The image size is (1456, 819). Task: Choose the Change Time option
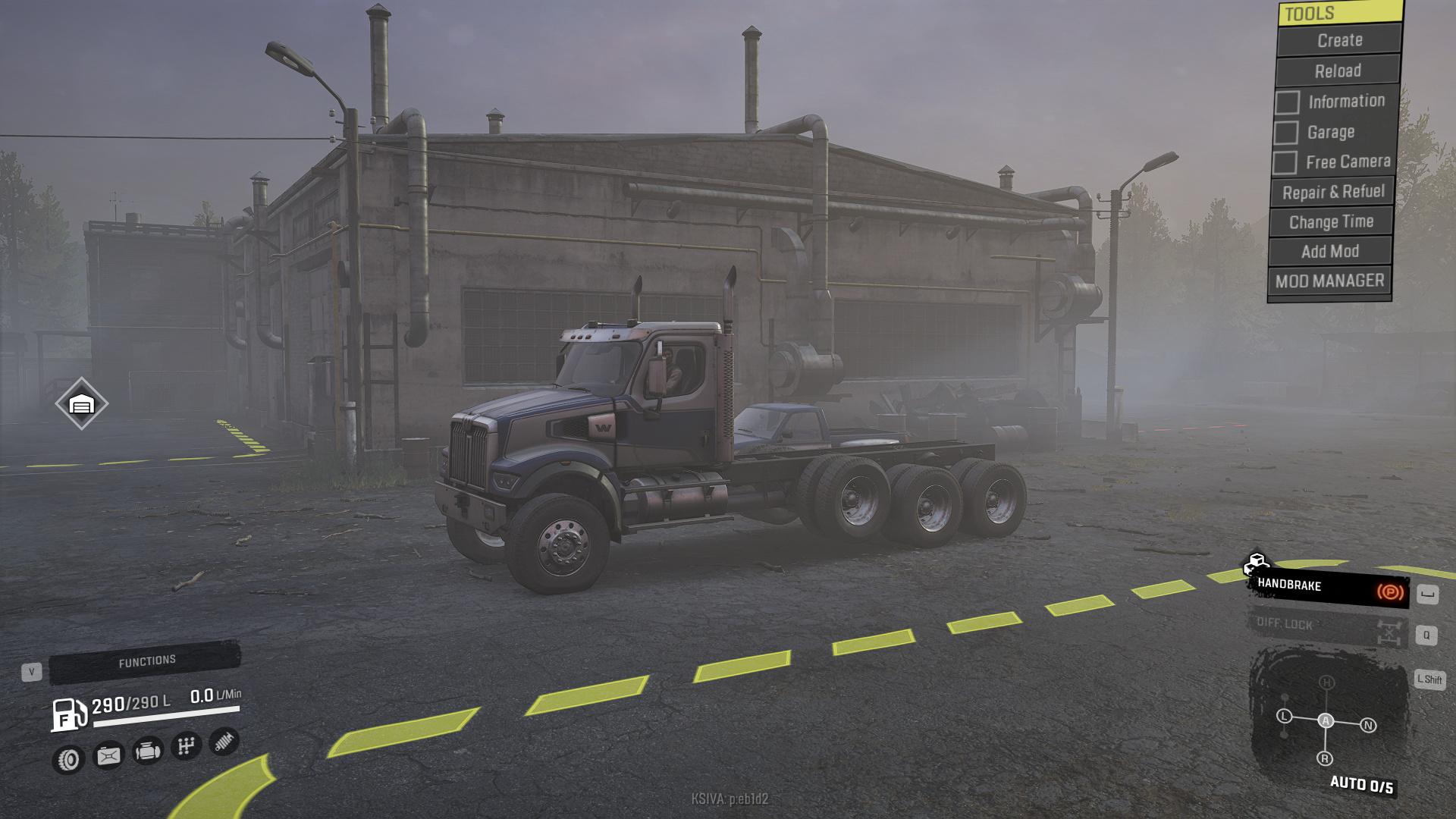click(x=1332, y=222)
